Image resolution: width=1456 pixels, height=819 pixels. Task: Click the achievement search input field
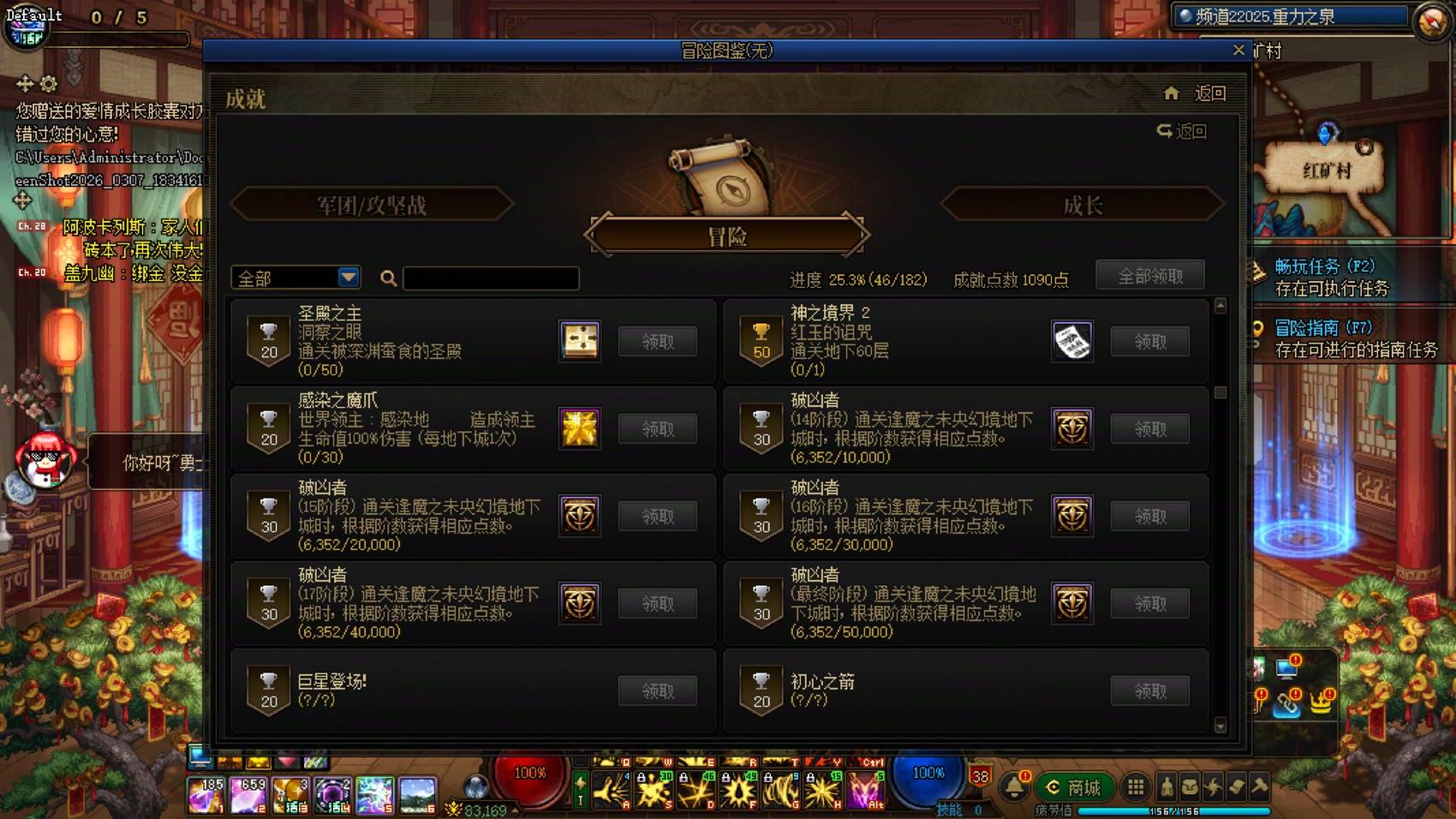[491, 278]
